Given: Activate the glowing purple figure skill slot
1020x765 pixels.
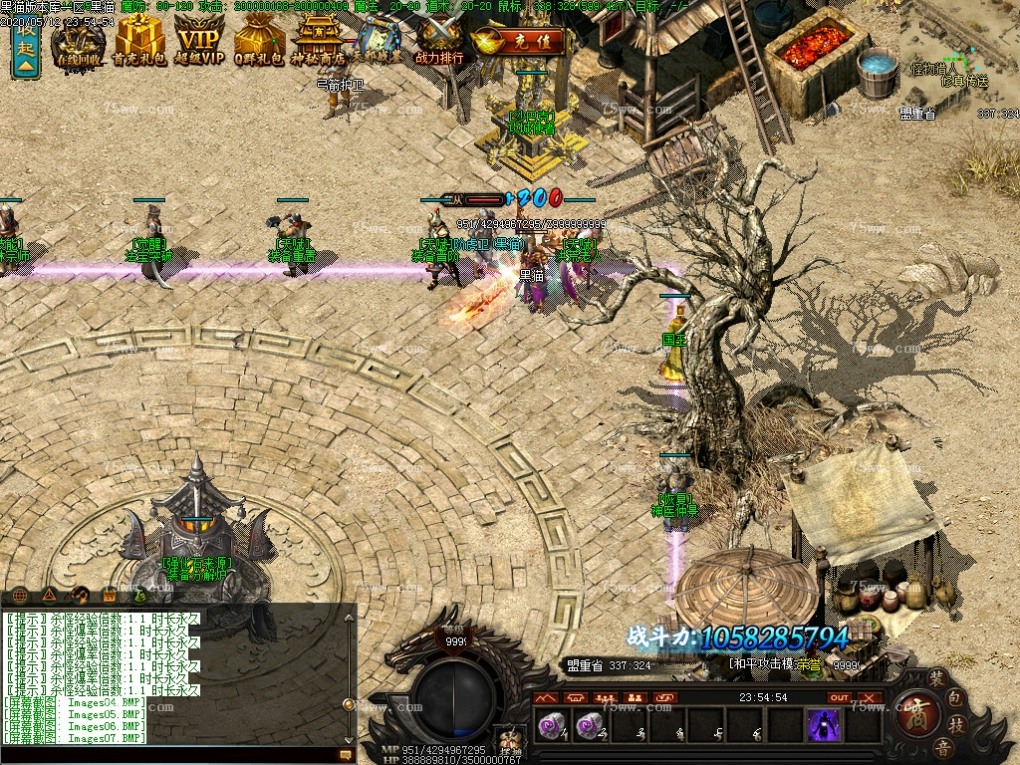Looking at the screenshot, I should [824, 725].
